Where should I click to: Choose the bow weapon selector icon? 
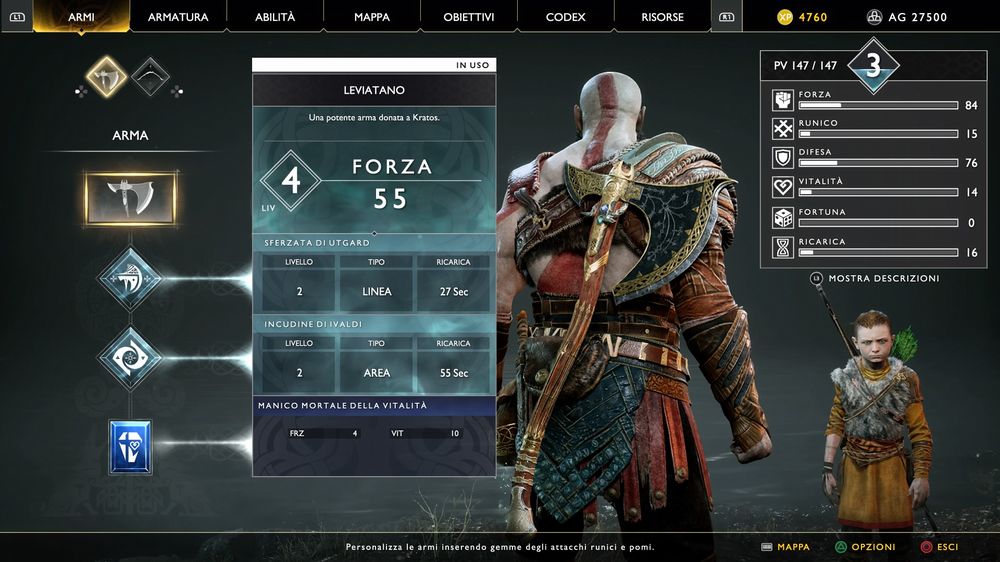(x=150, y=77)
